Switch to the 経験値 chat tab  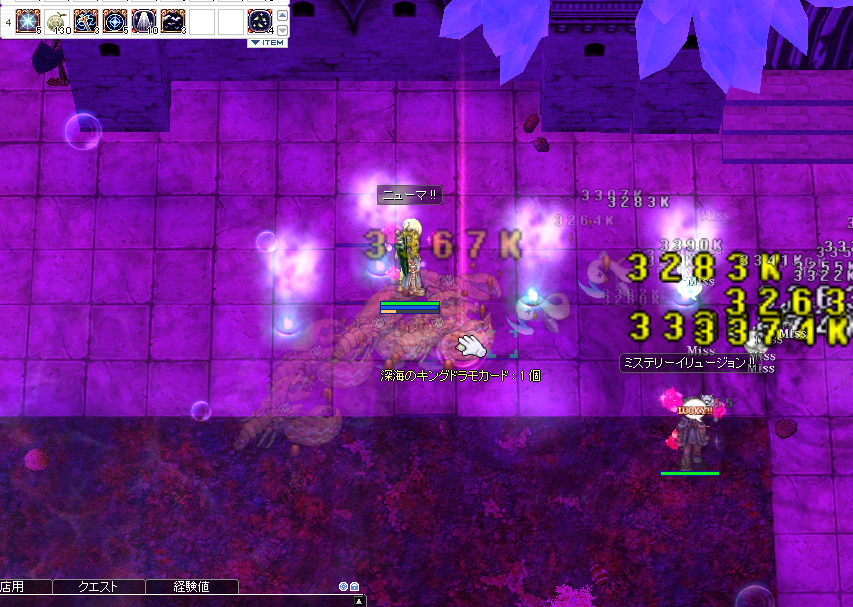[192, 587]
